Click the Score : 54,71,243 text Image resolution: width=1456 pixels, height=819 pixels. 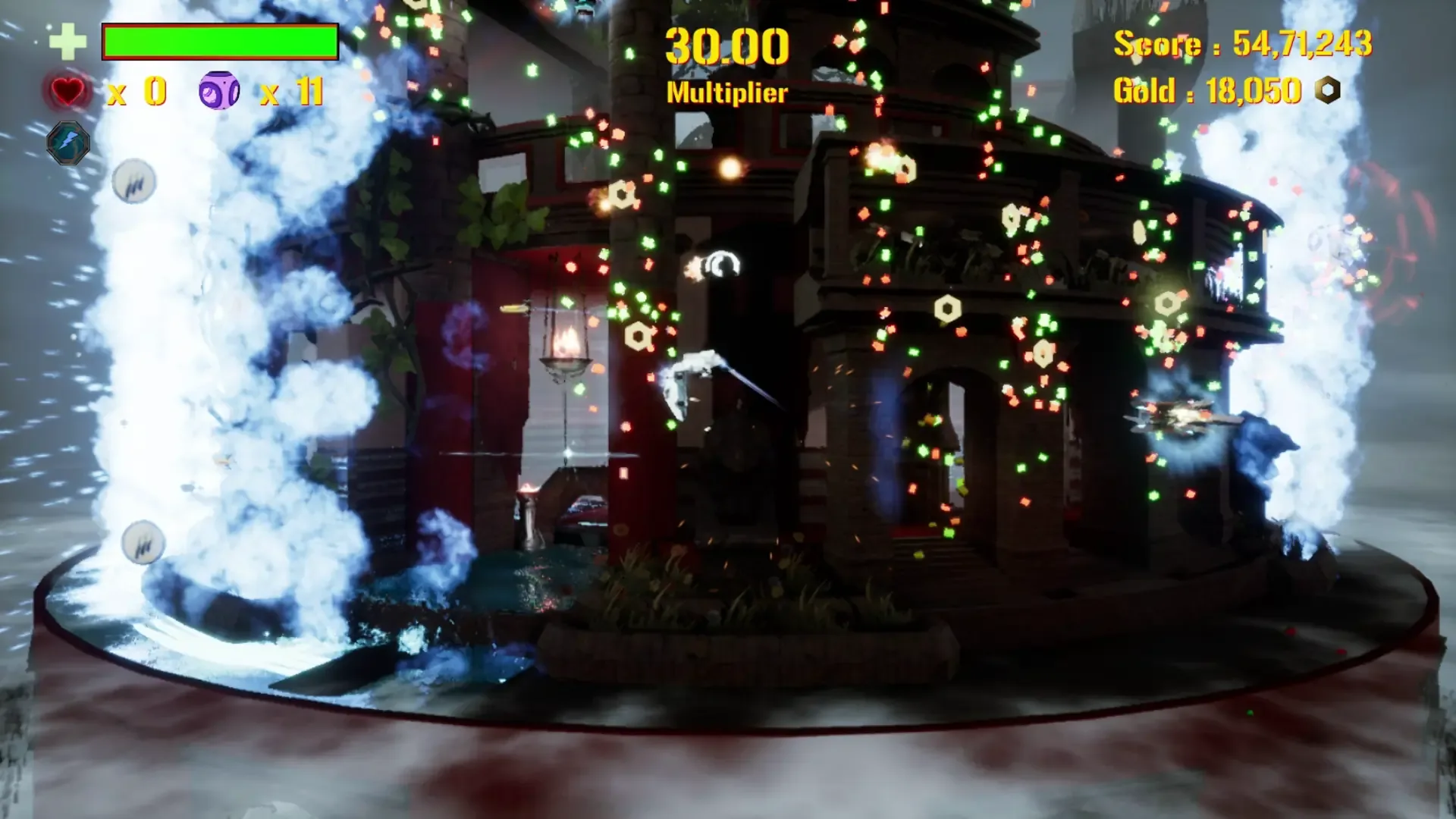click(x=1244, y=44)
